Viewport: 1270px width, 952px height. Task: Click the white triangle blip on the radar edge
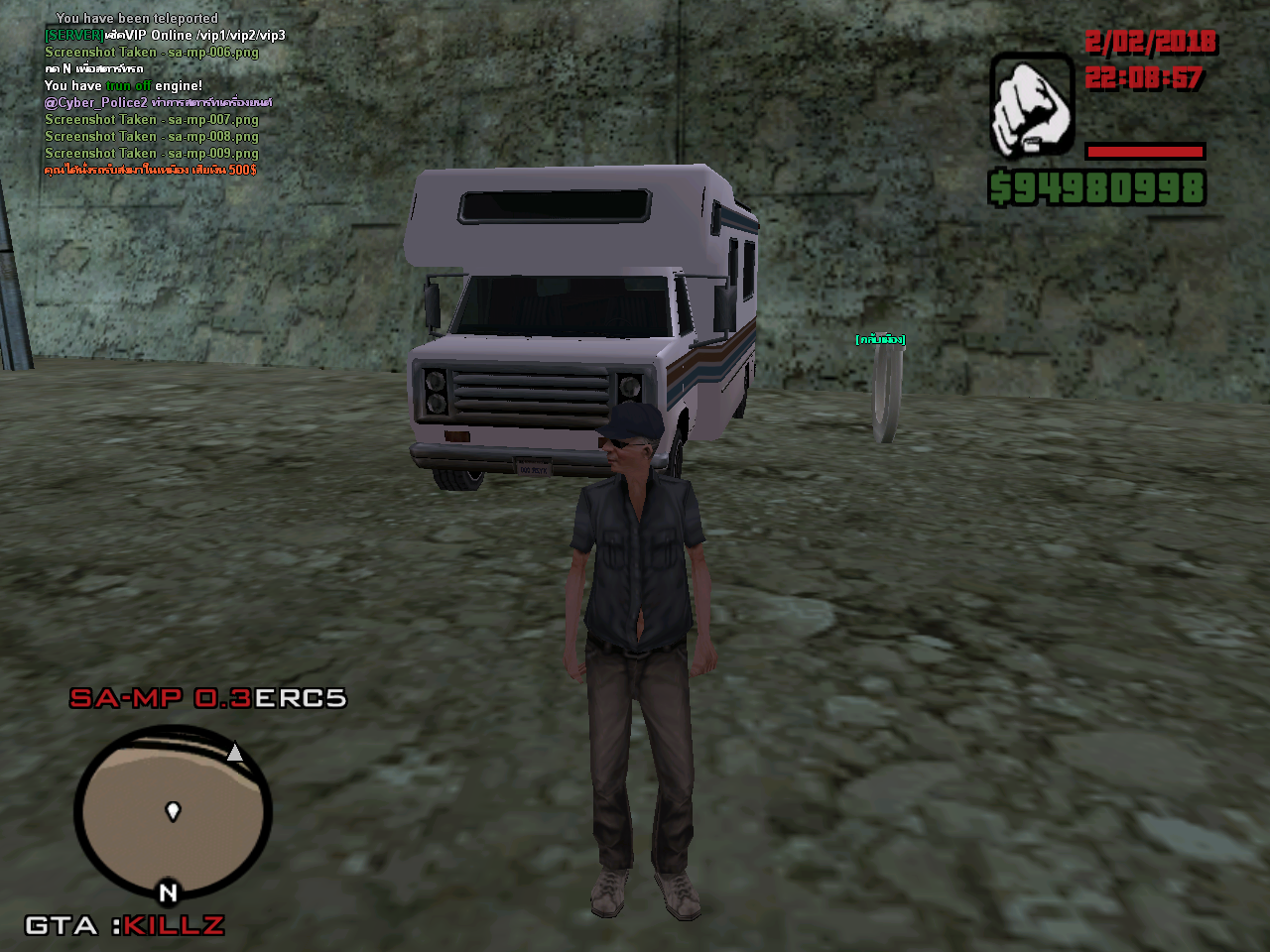235,753
